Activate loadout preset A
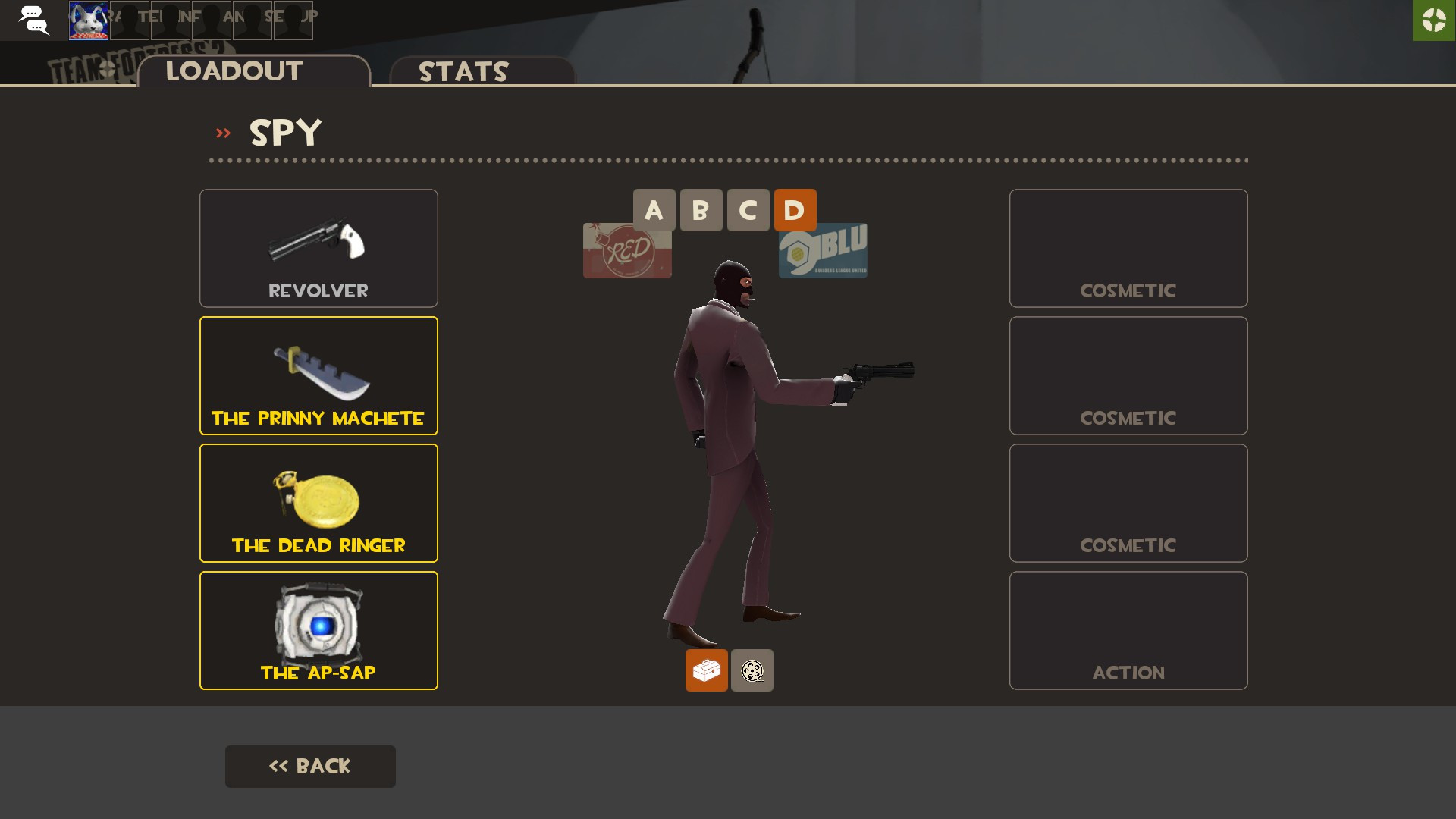 tap(654, 210)
